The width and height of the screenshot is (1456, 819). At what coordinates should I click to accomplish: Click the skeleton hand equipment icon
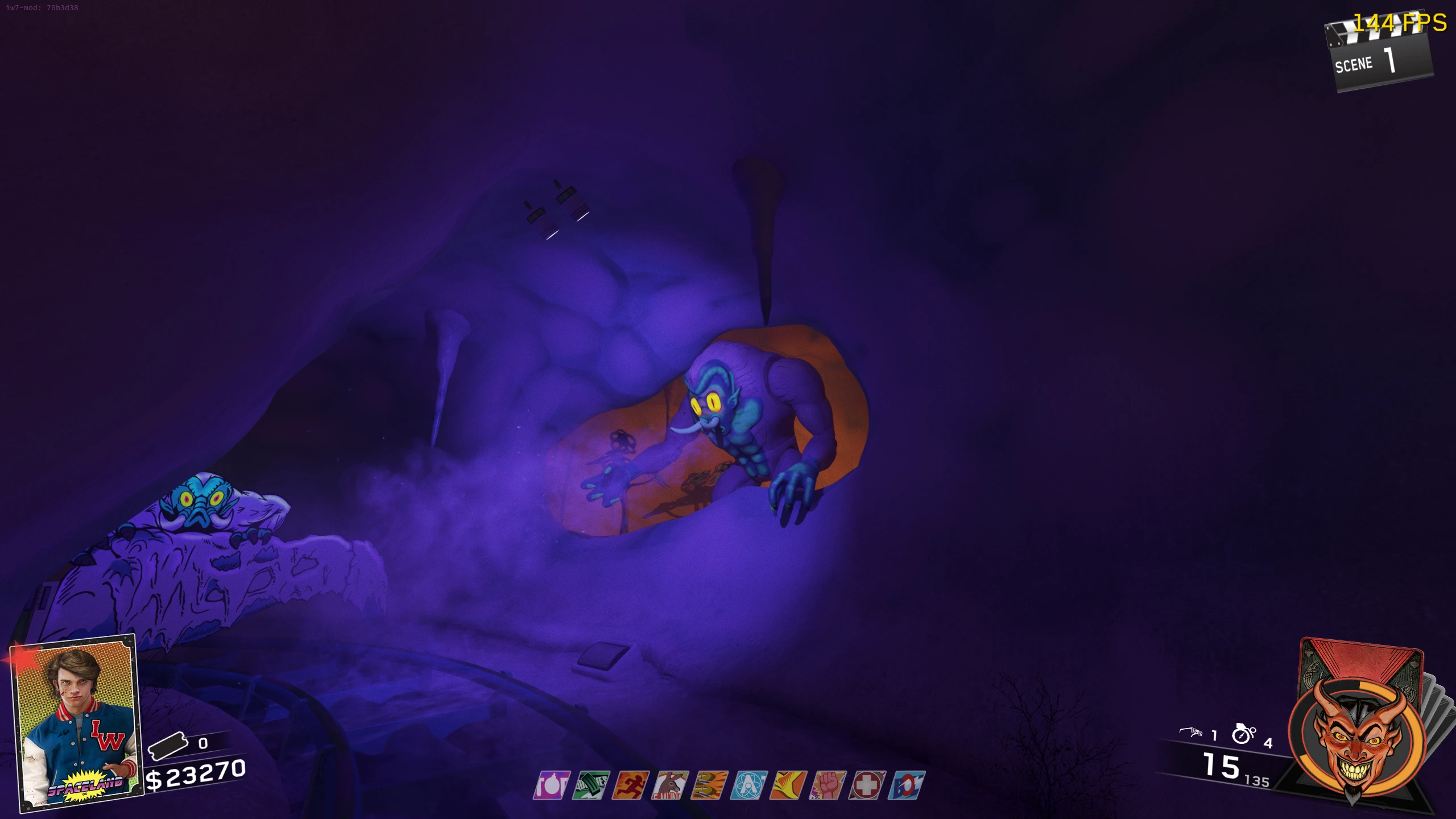click(x=1190, y=733)
